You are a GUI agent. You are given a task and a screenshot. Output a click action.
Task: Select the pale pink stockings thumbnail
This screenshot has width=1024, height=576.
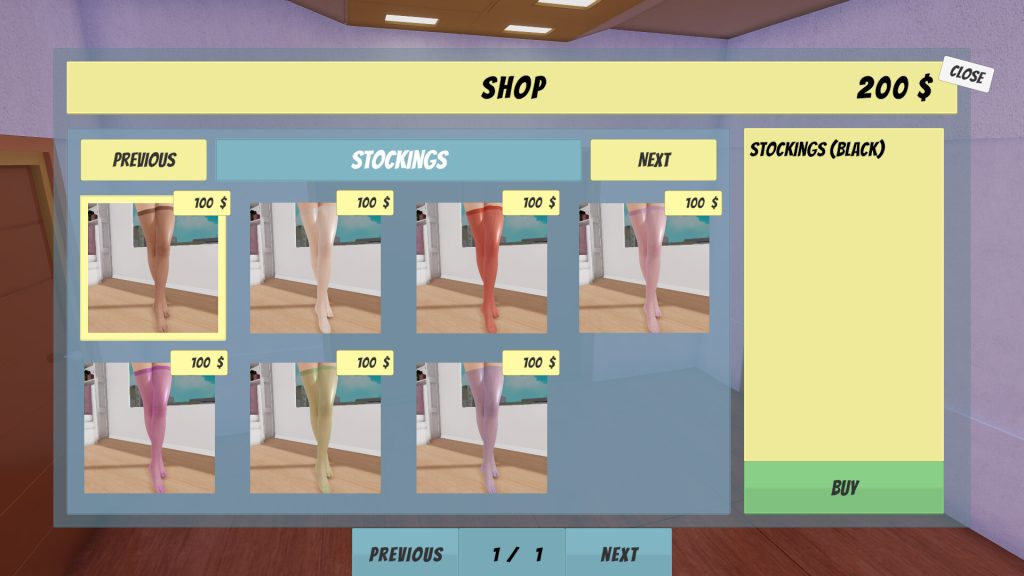[644, 268]
